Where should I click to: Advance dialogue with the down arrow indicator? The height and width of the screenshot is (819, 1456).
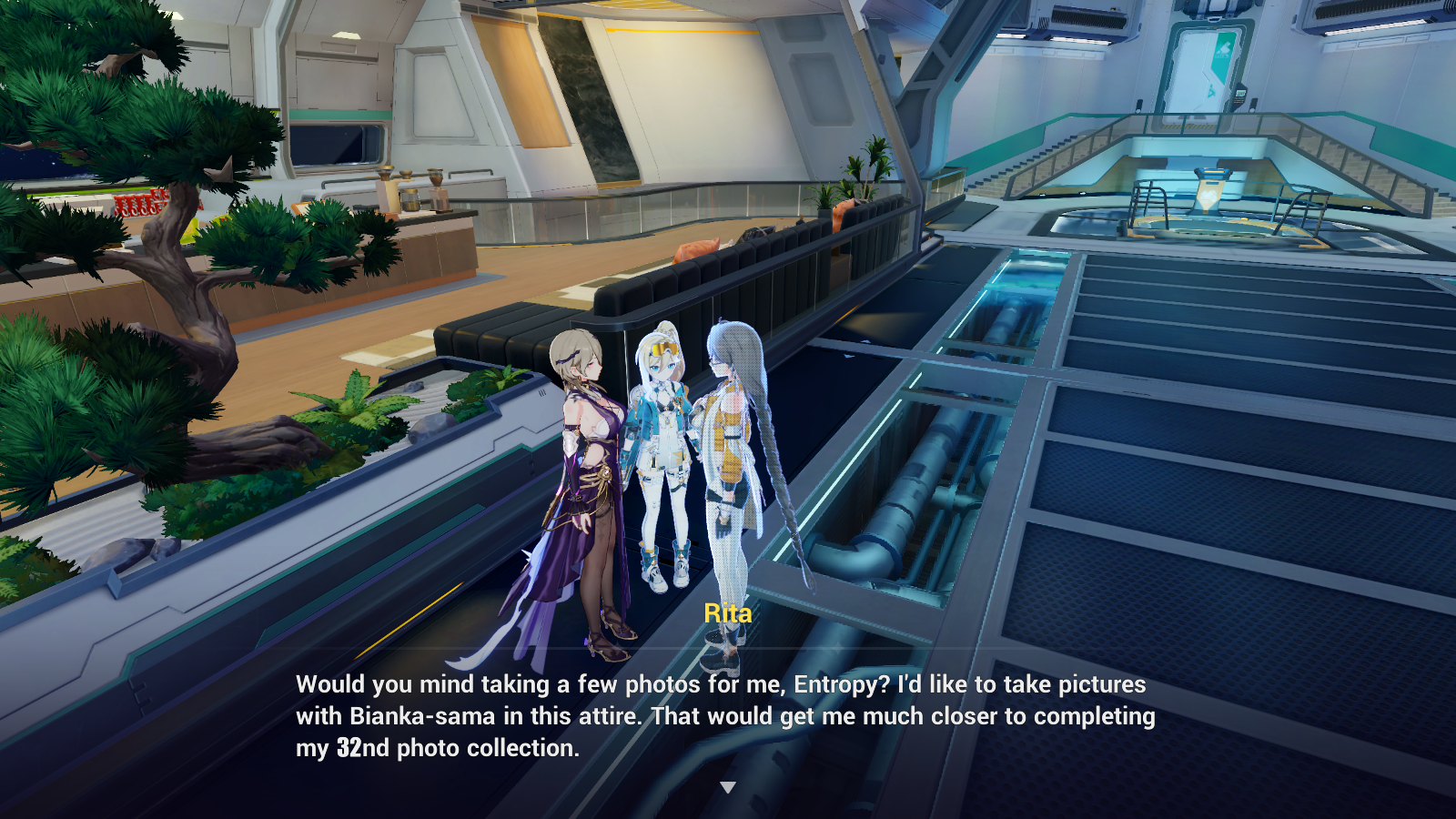coord(727,787)
